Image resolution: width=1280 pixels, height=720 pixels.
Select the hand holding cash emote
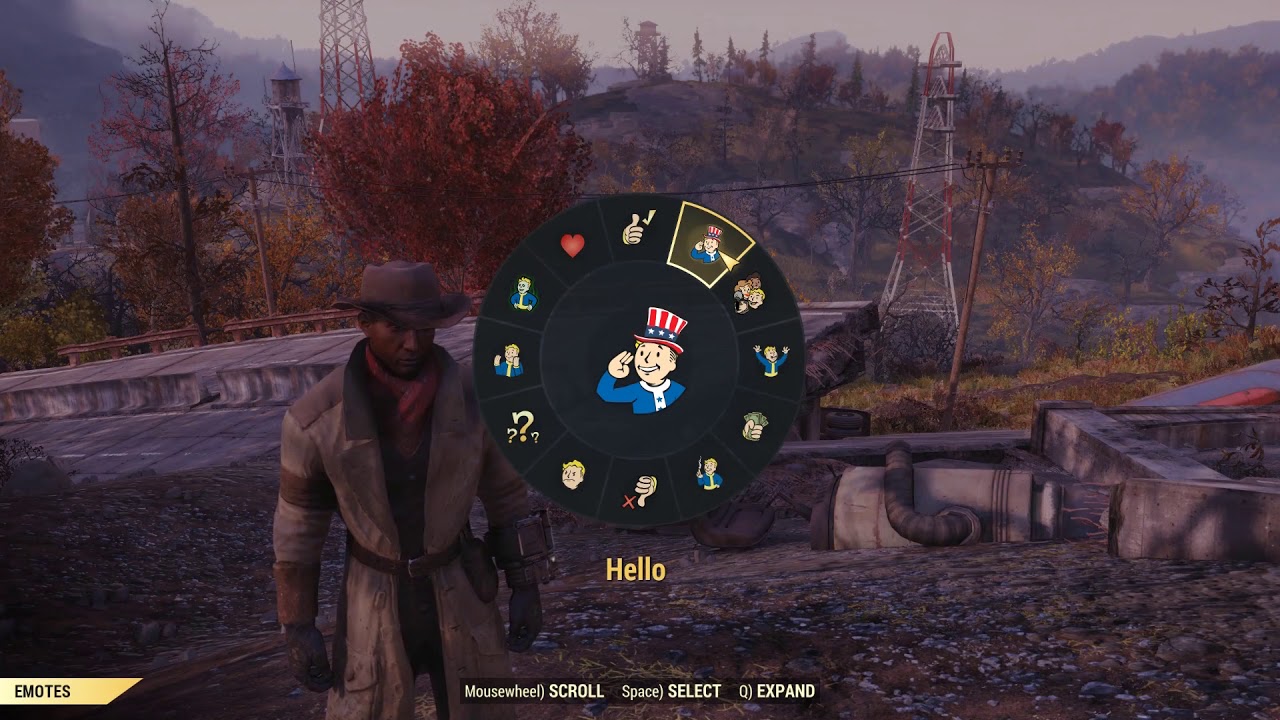click(754, 426)
